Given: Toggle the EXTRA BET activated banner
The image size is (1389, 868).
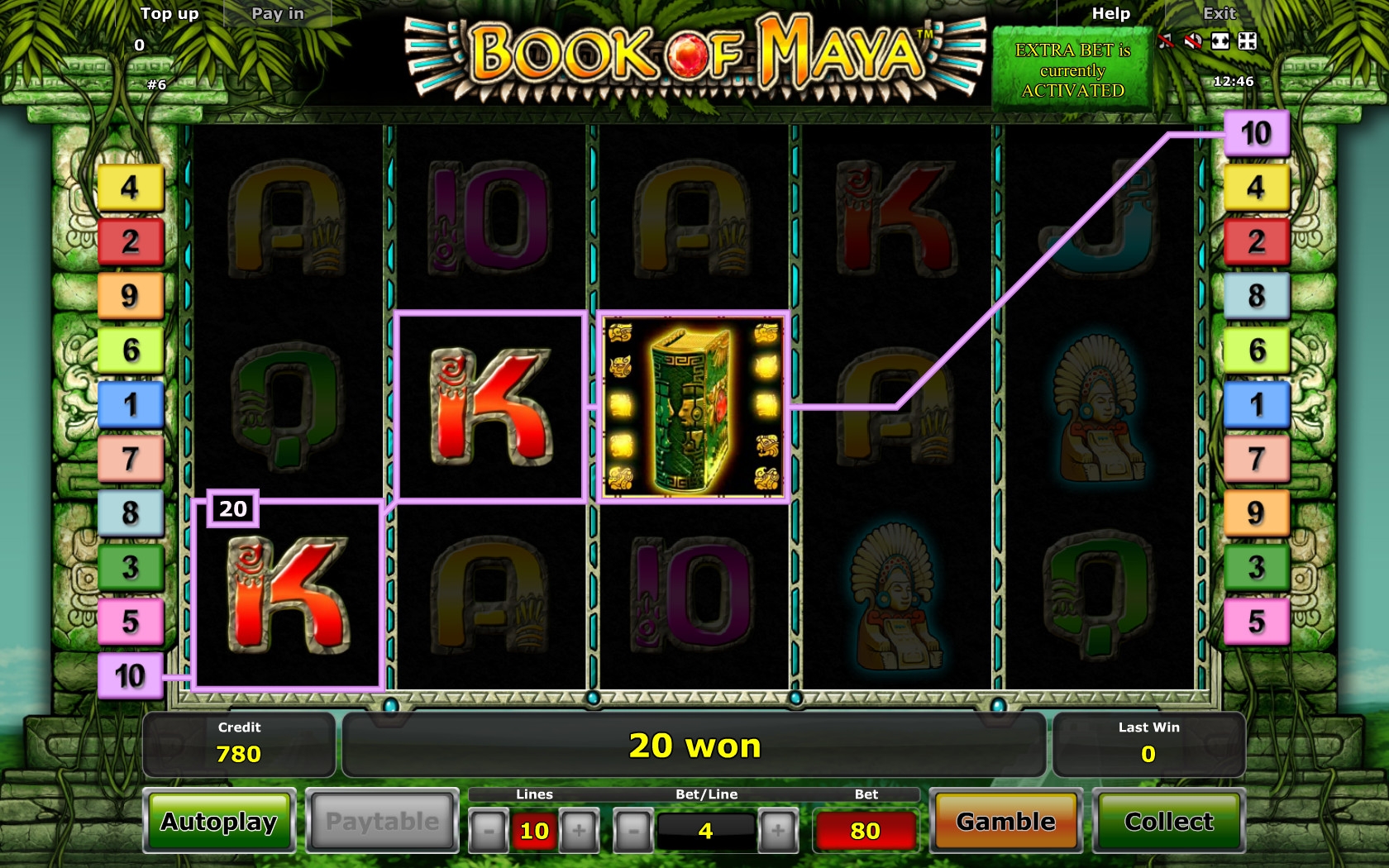Looking at the screenshot, I should pyautogui.click(x=1072, y=70).
